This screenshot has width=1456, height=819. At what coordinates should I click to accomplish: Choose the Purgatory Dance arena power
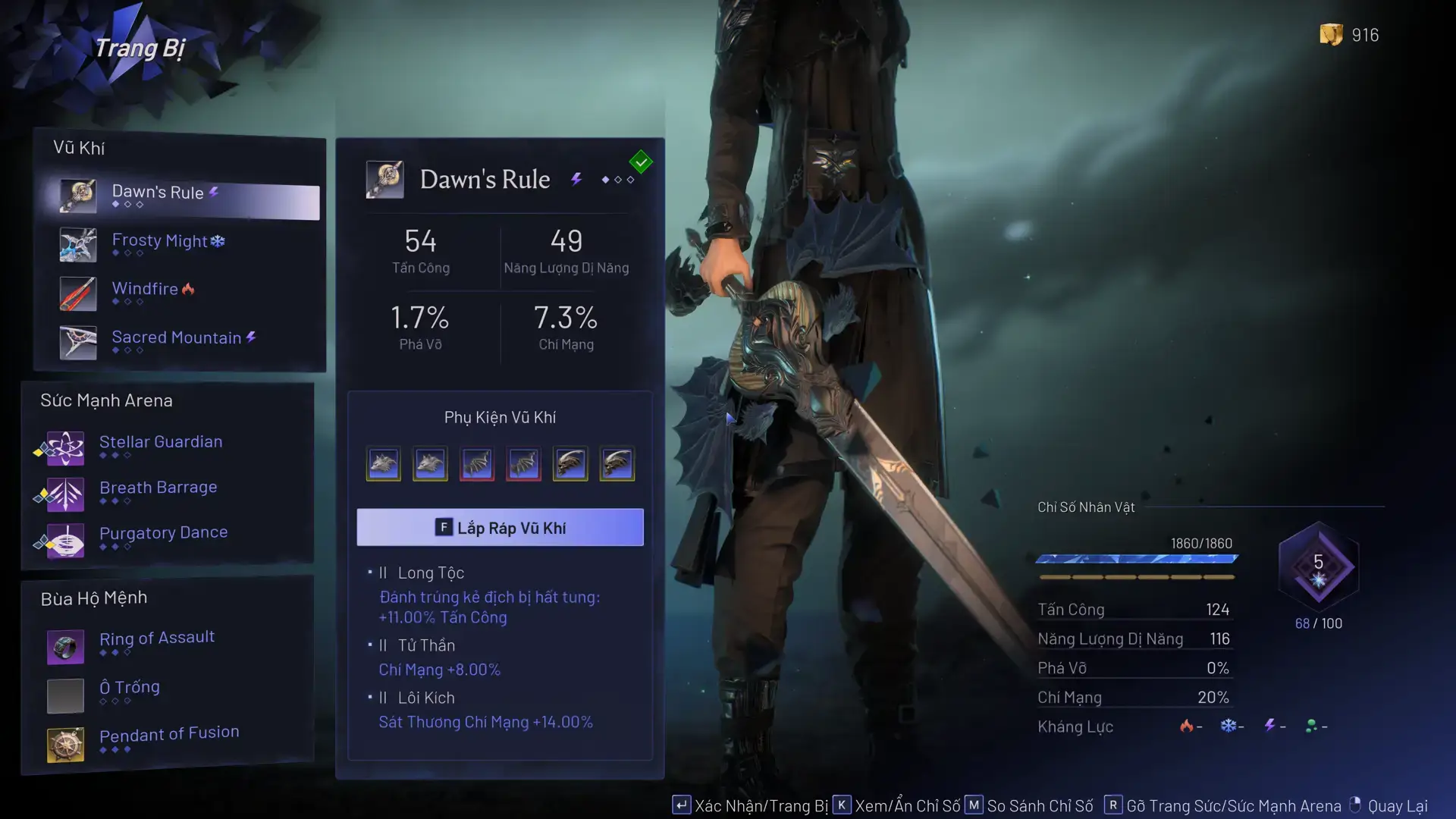pyautogui.click(x=162, y=536)
